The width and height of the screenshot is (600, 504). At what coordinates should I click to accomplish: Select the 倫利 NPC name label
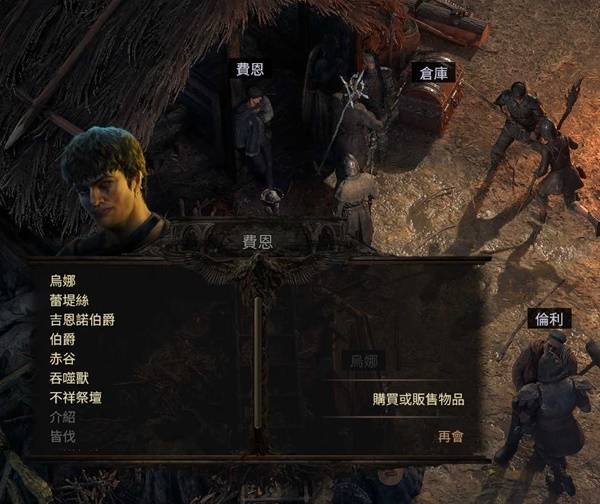(x=549, y=319)
